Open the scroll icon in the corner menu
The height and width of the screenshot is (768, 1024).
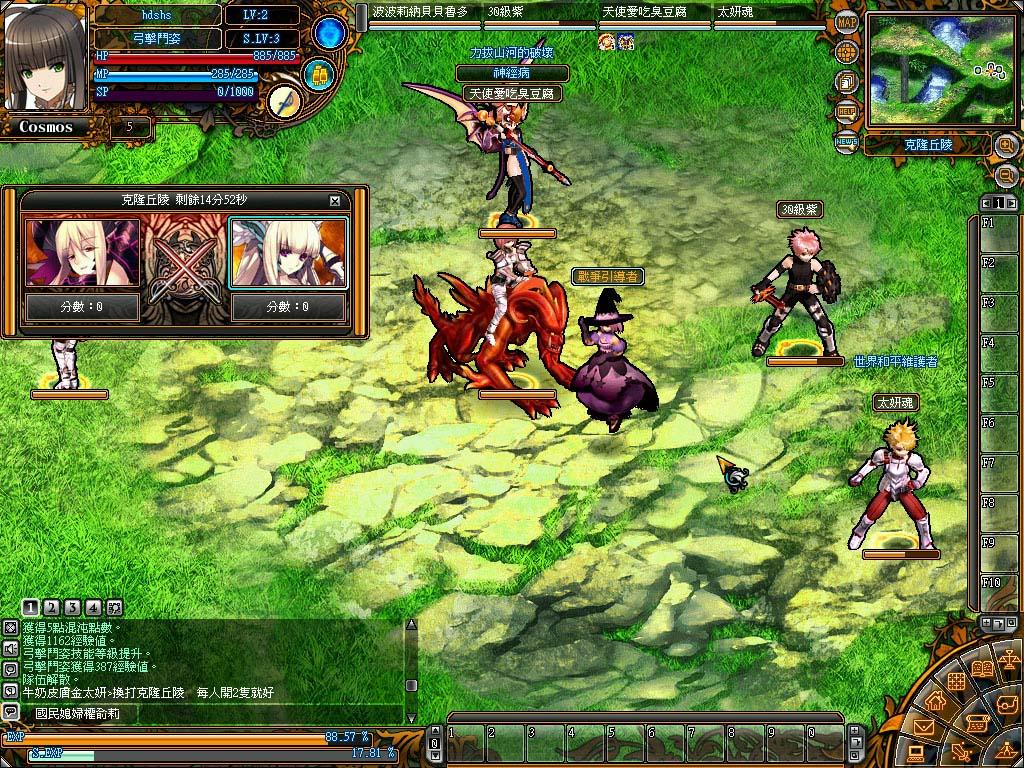[977, 722]
